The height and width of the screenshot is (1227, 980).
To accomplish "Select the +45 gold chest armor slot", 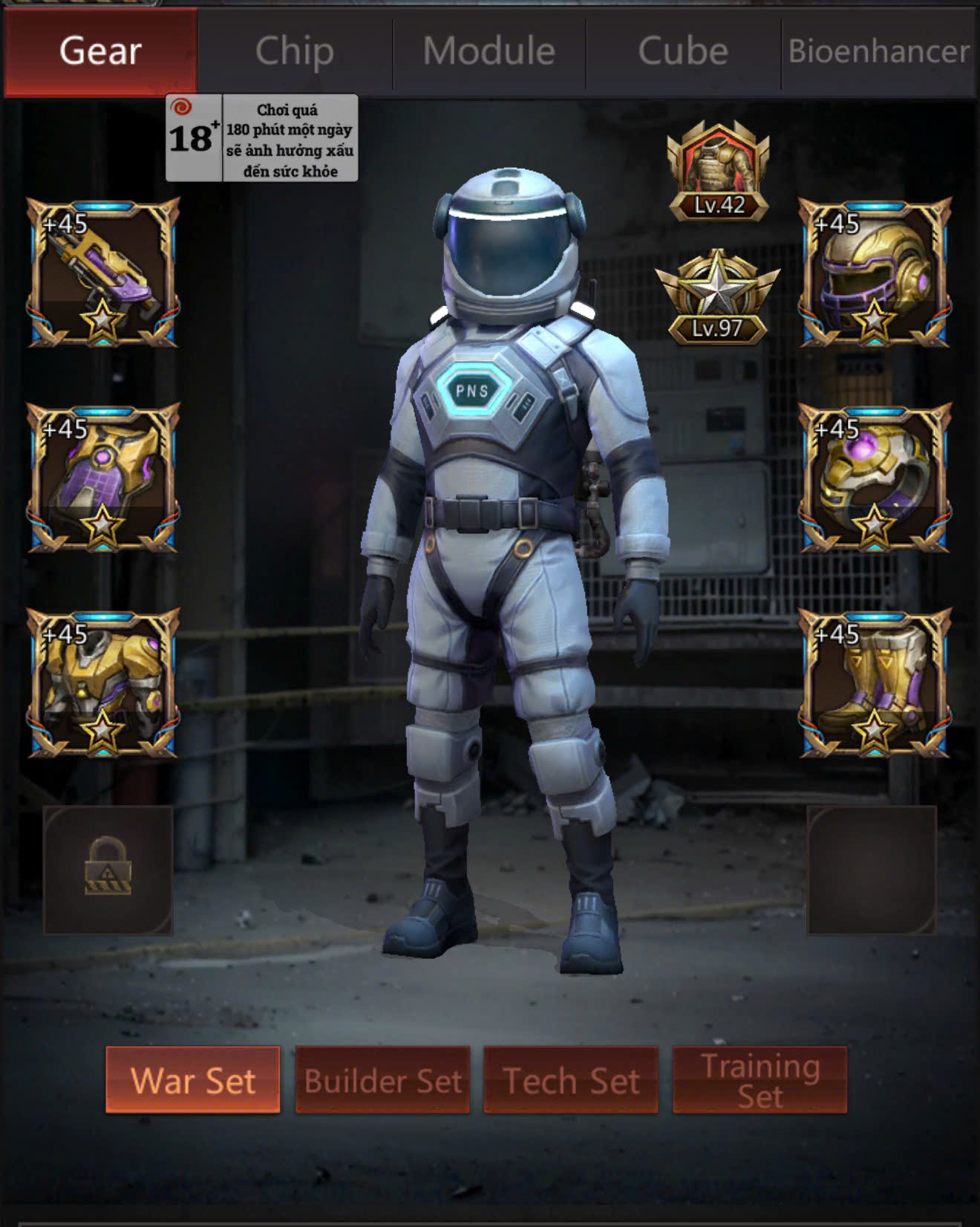I will 103,683.
